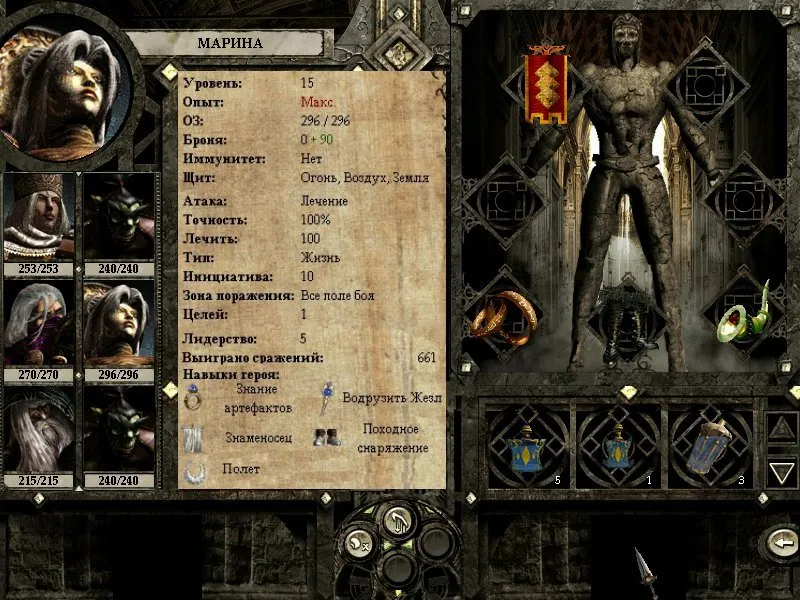The width and height of the screenshot is (800, 600).
Task: Select the equipped red banner
Action: (x=547, y=87)
